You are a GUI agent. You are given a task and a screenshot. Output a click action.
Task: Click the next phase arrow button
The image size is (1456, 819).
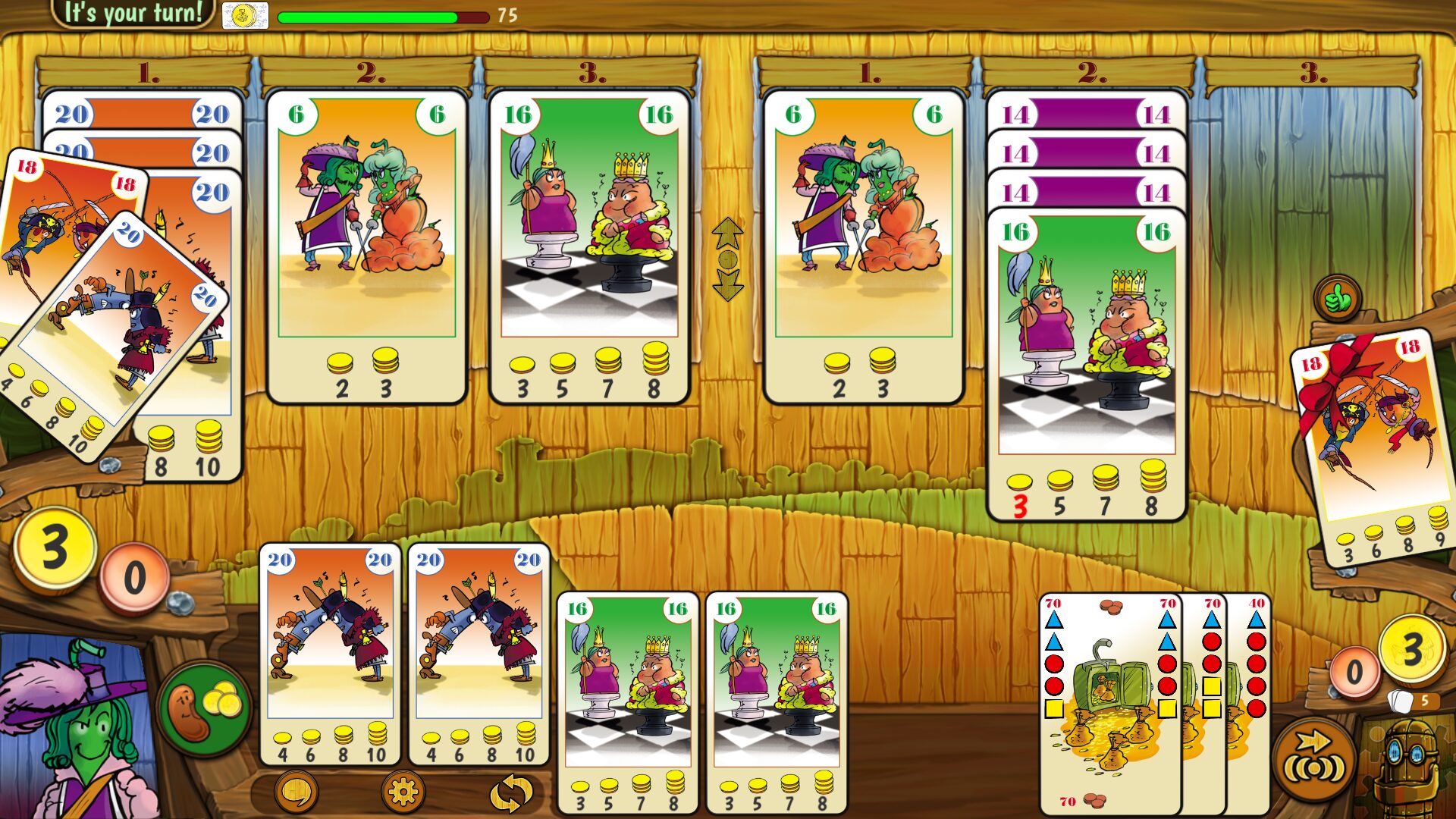click(x=1314, y=759)
